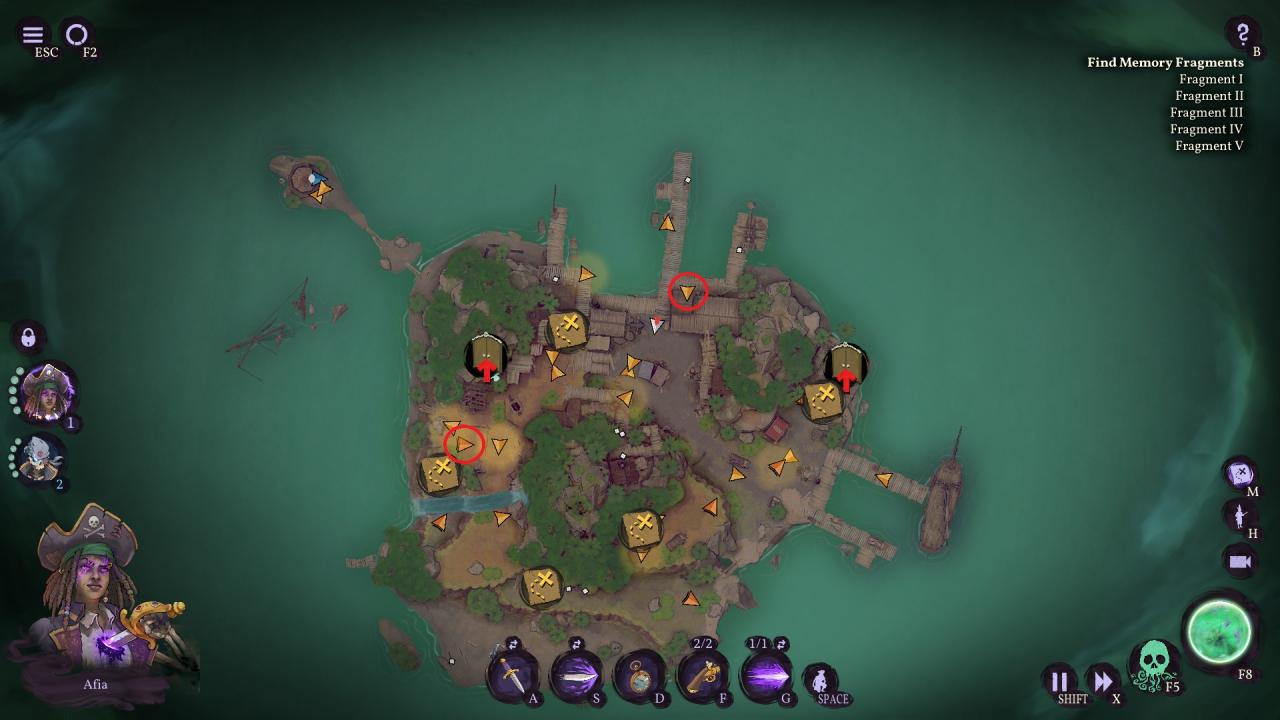Image resolution: width=1280 pixels, height=720 pixels.
Task: Click the circular F2 button
Action: (77, 35)
